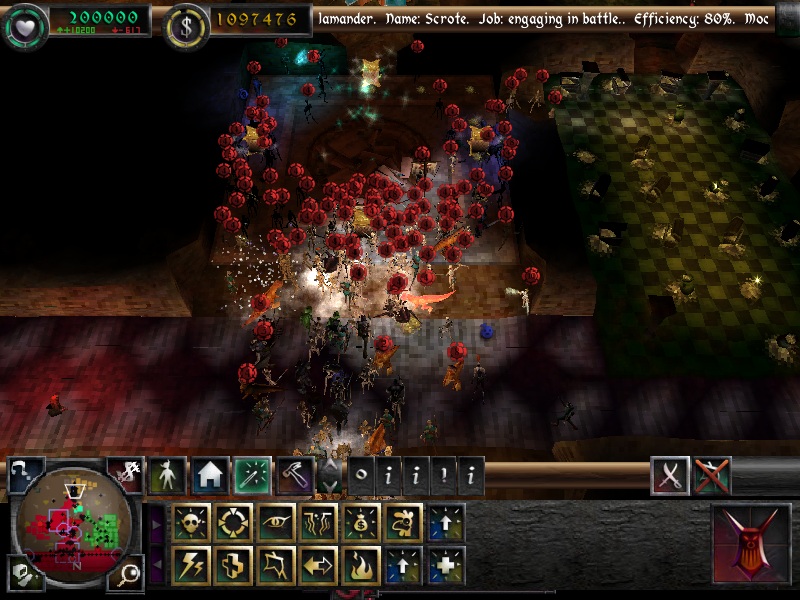This screenshot has height=600, width=800.
Task: Select the double-arrow spell icon
Action: pyautogui.click(x=318, y=565)
